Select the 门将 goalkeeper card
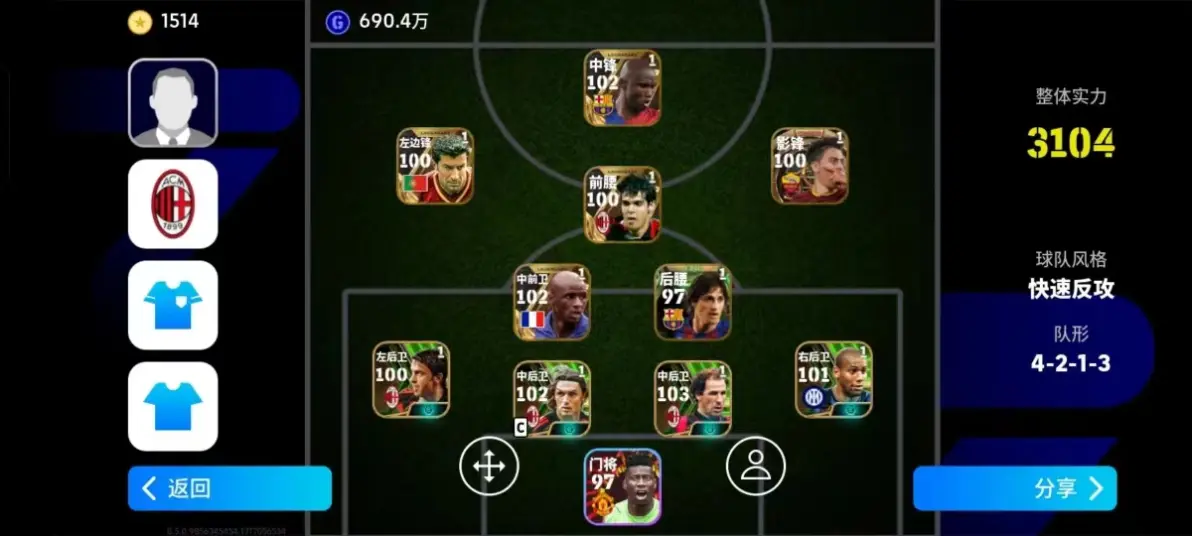This screenshot has height=536, width=1192. click(622, 487)
